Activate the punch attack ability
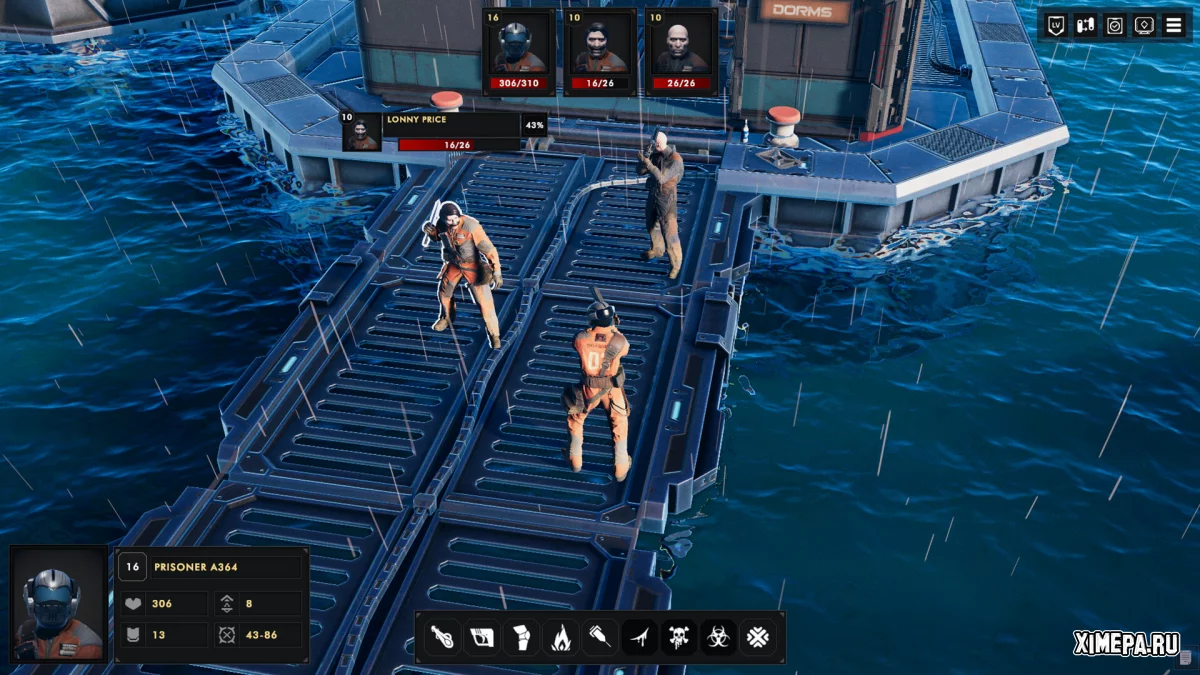The image size is (1200, 675). [441, 637]
